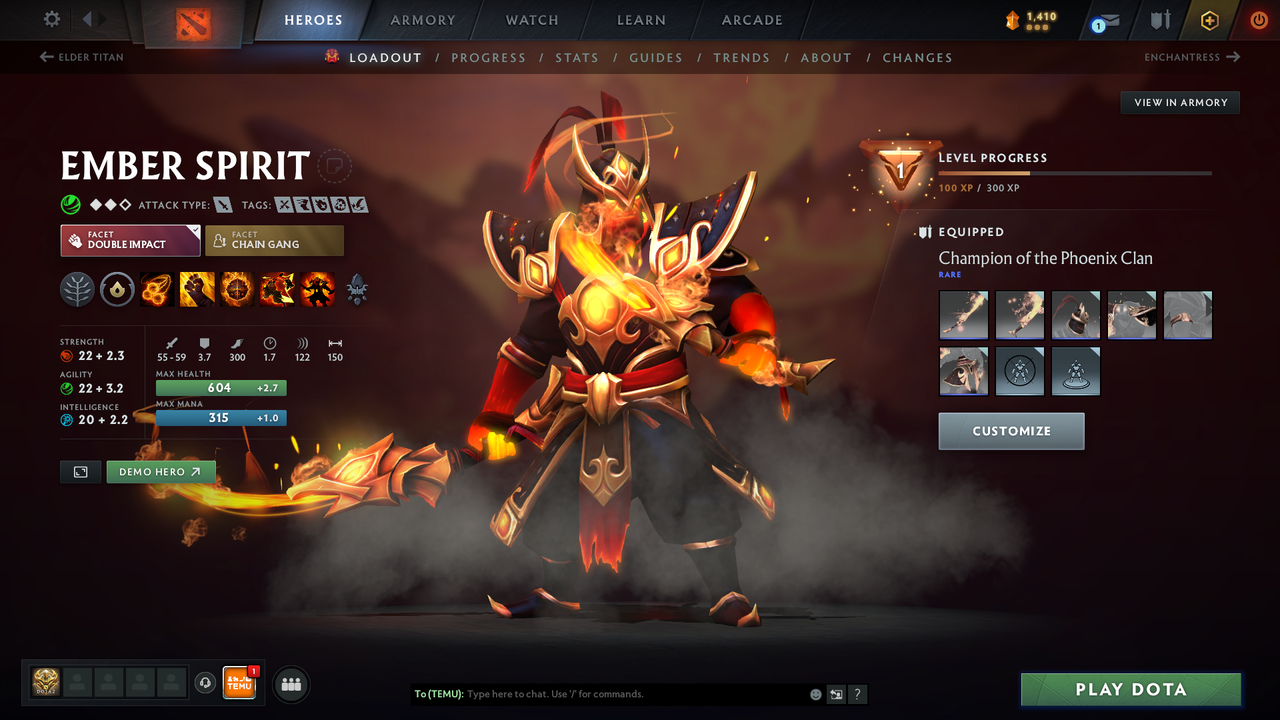Select the Flame Guard ability icon

(237, 289)
